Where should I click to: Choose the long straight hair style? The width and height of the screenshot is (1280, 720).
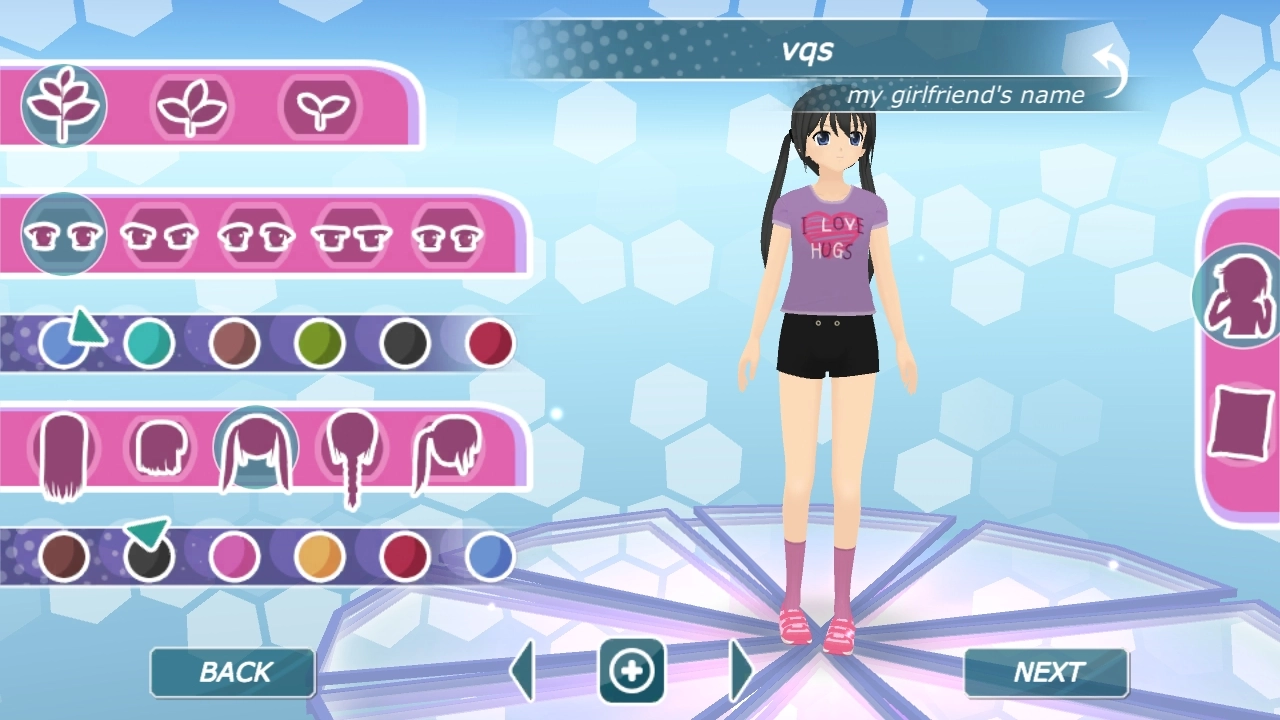64,452
